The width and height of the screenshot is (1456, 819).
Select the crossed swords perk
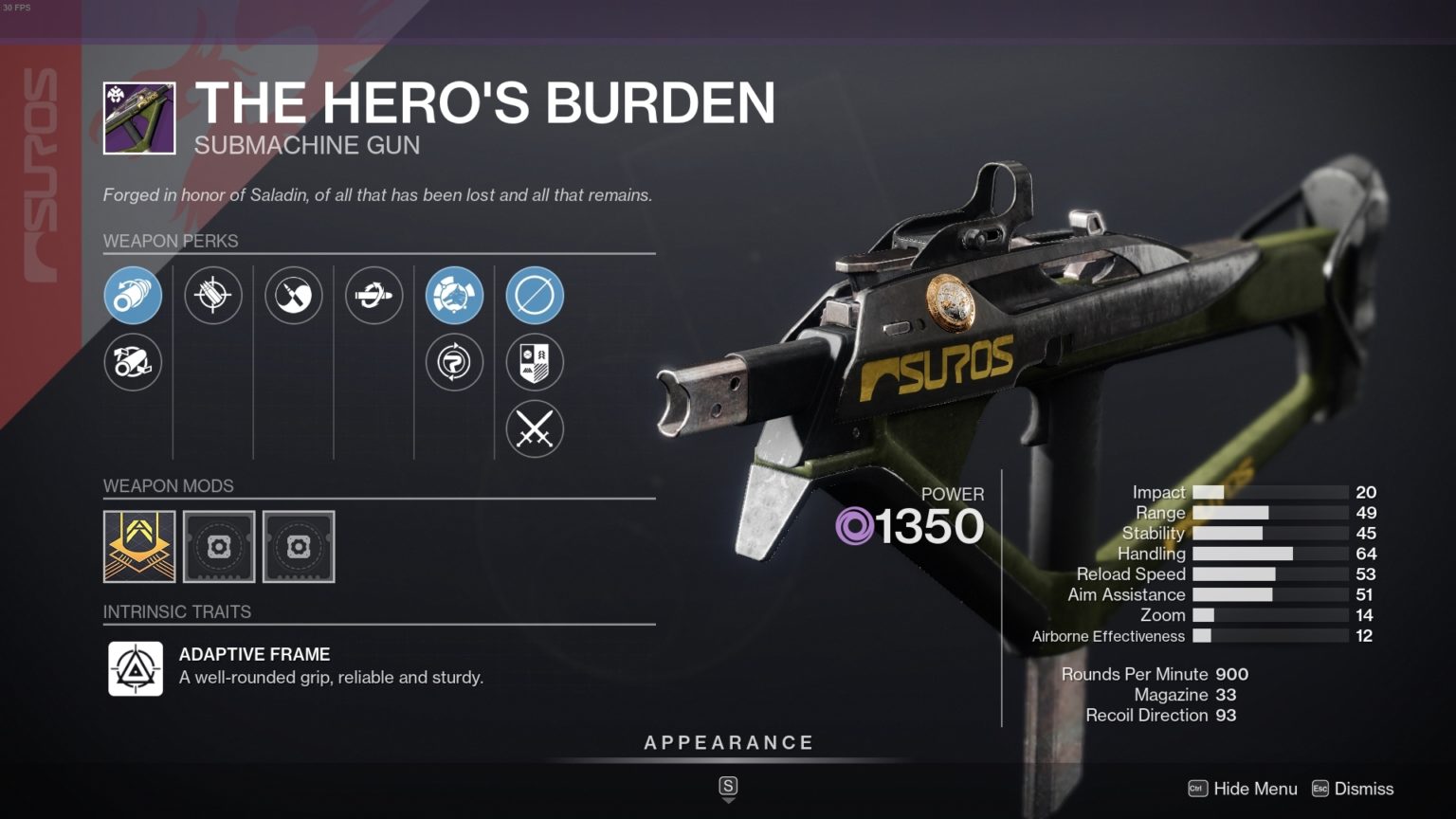pyautogui.click(x=535, y=429)
